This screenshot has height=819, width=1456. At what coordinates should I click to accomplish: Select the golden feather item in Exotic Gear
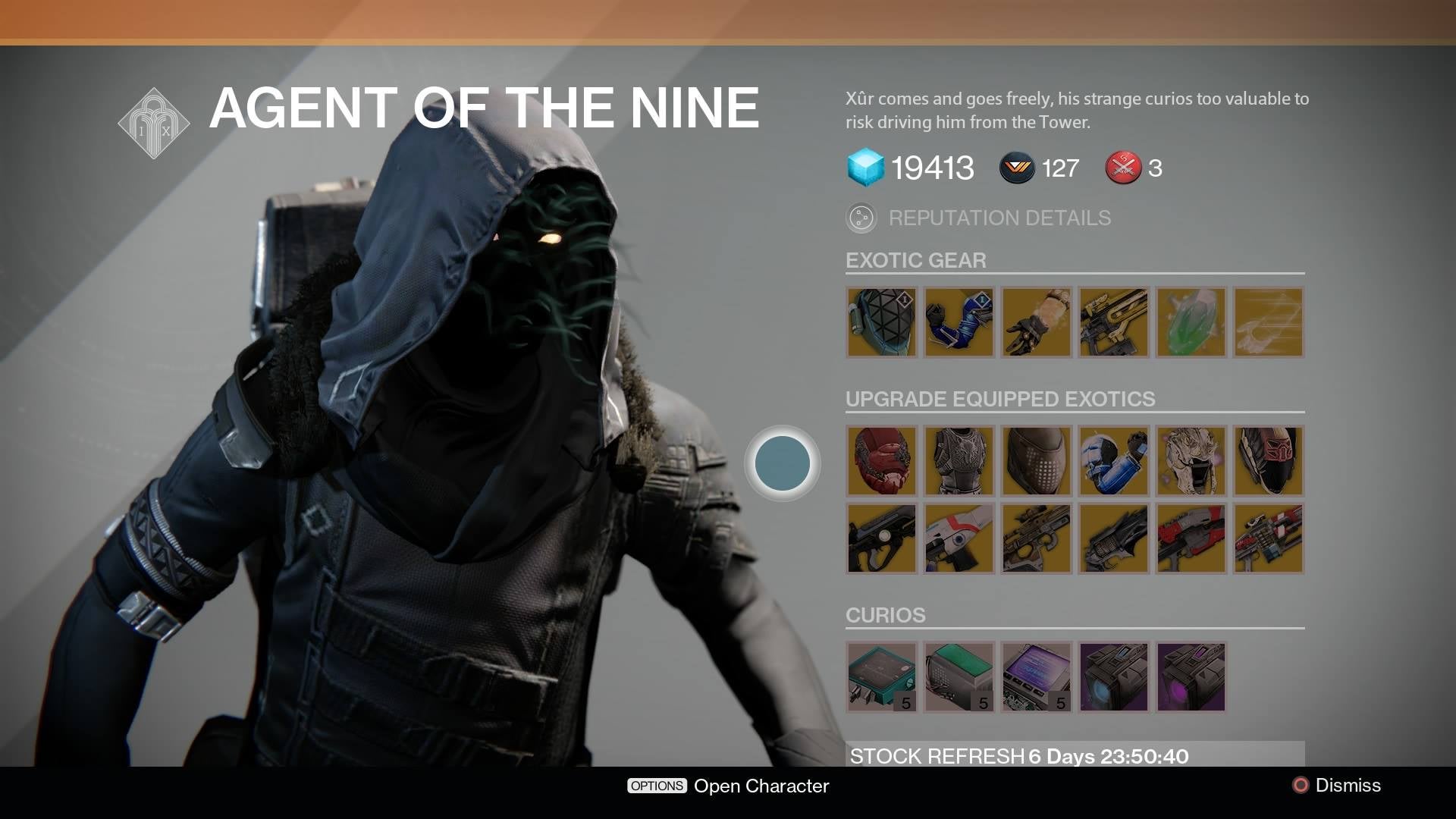[x=1266, y=322]
